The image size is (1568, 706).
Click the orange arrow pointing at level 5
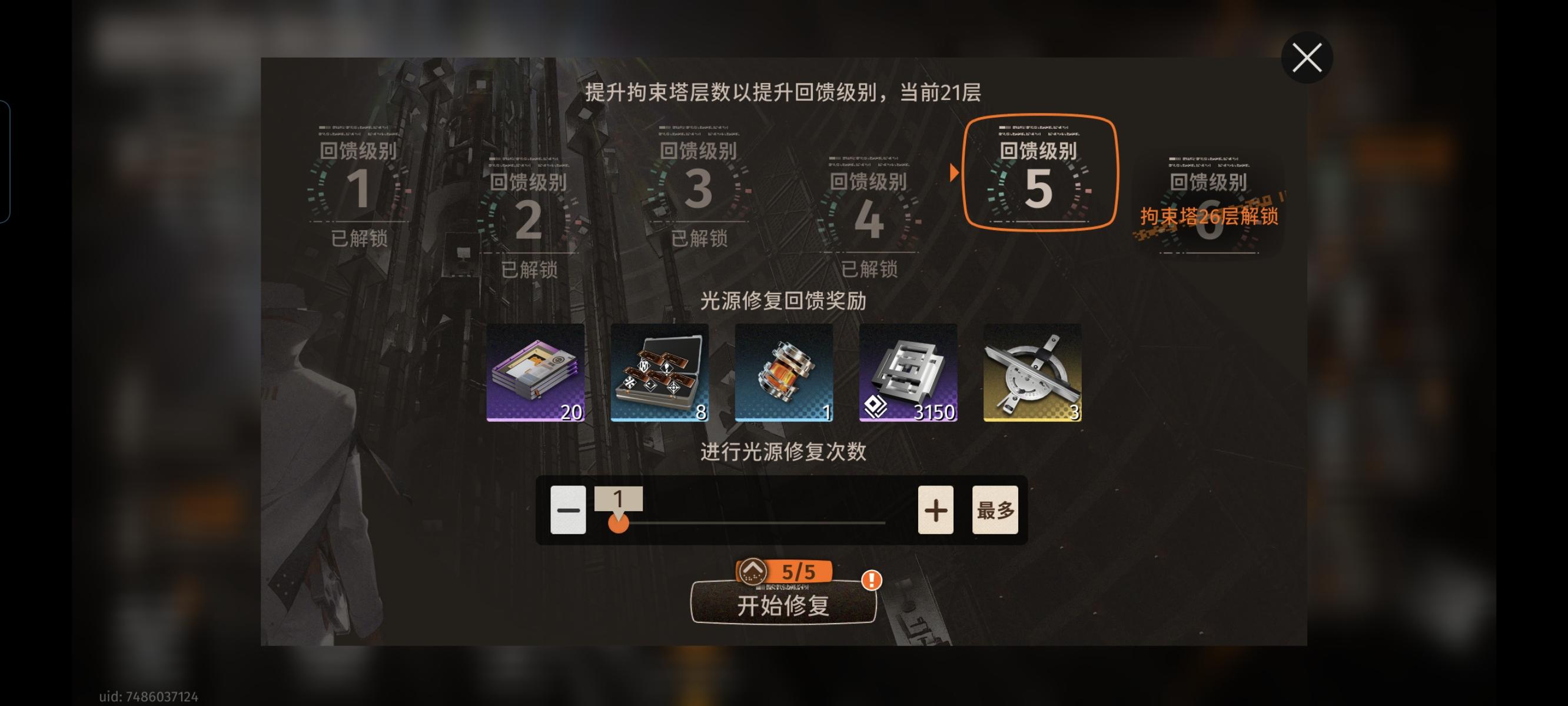tap(954, 173)
